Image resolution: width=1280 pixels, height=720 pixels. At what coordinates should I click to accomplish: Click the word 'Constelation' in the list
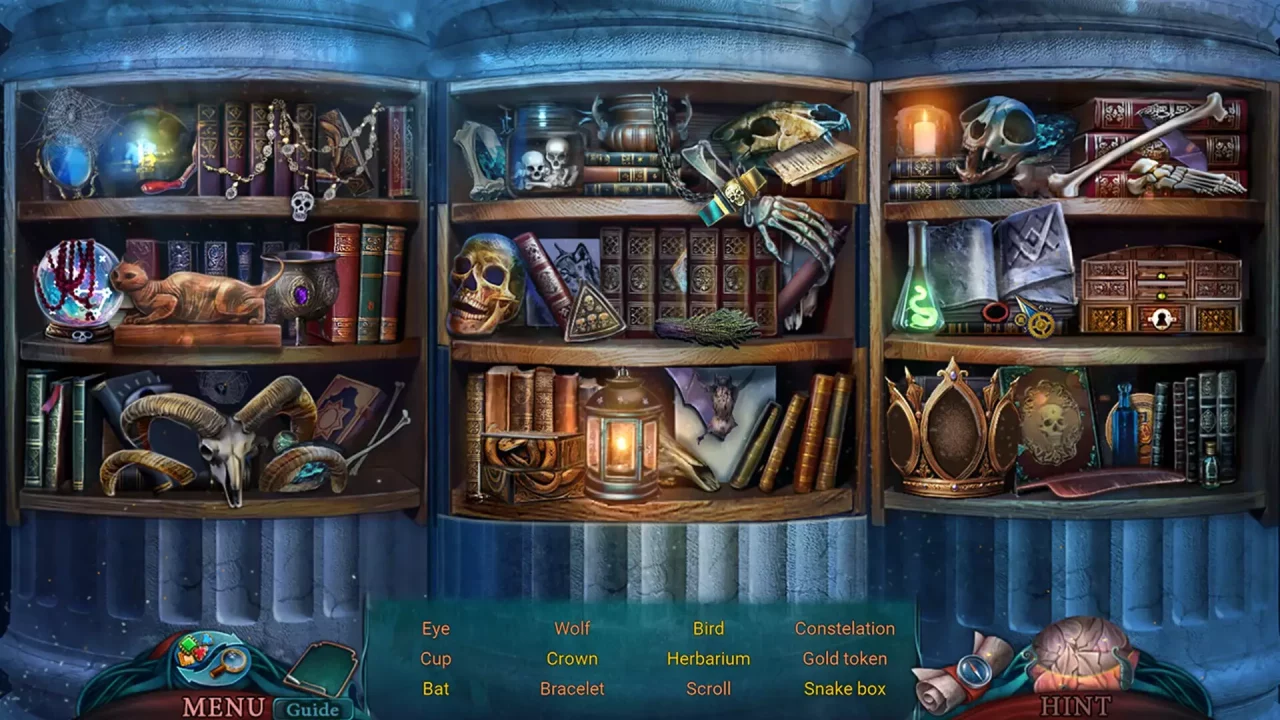845,628
